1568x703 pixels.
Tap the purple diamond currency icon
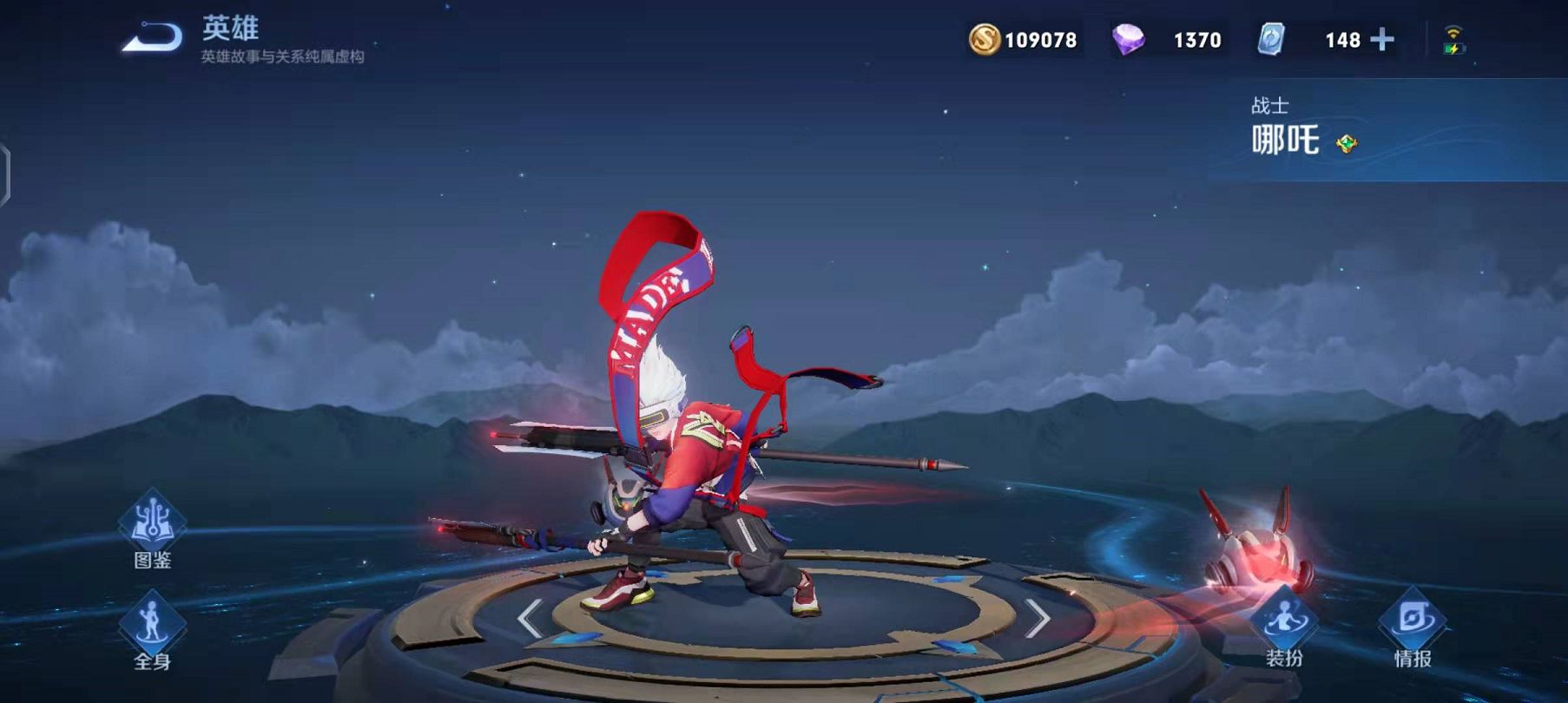tap(1128, 40)
